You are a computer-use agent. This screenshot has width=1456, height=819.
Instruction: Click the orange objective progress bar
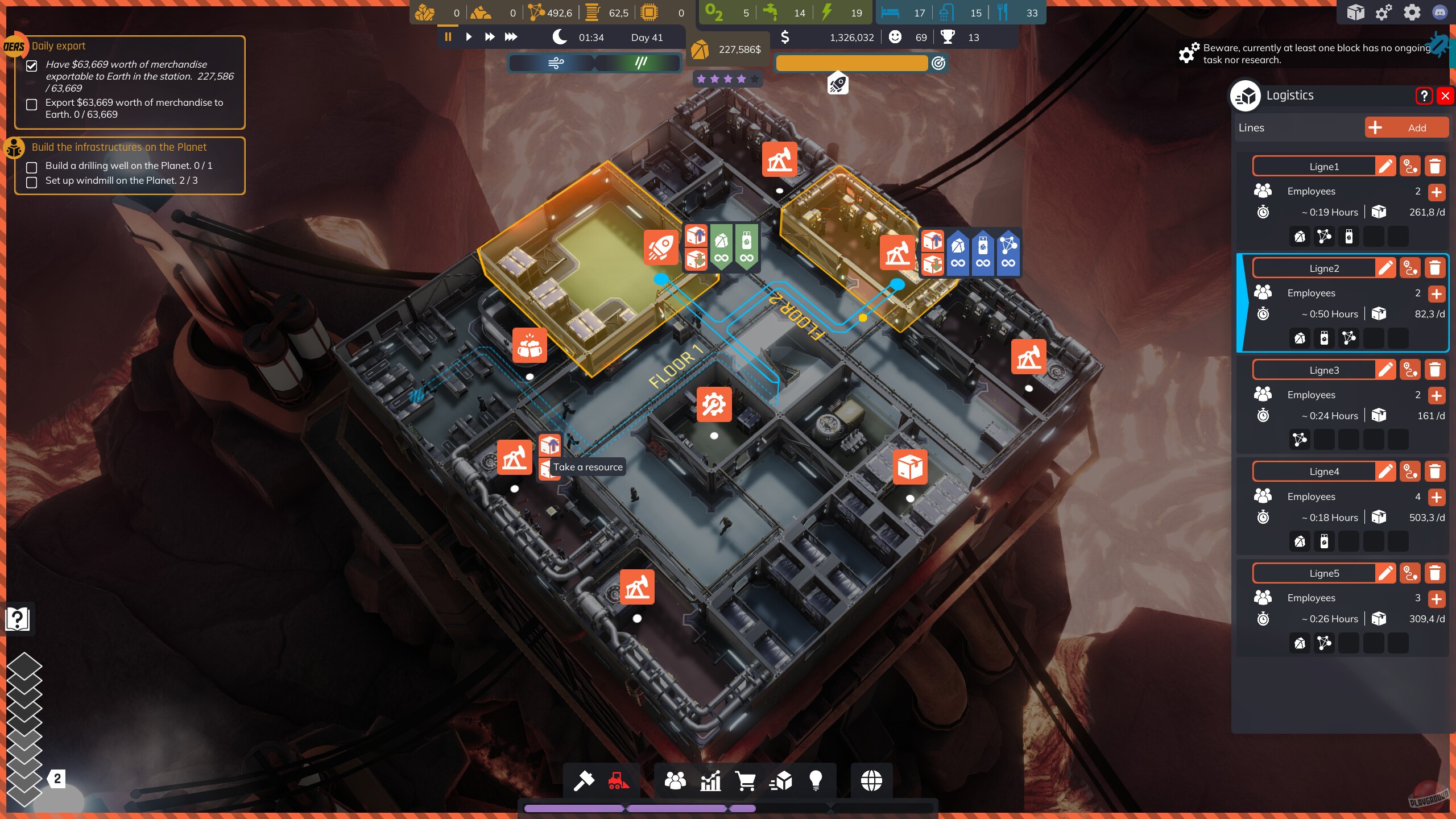[x=851, y=63]
